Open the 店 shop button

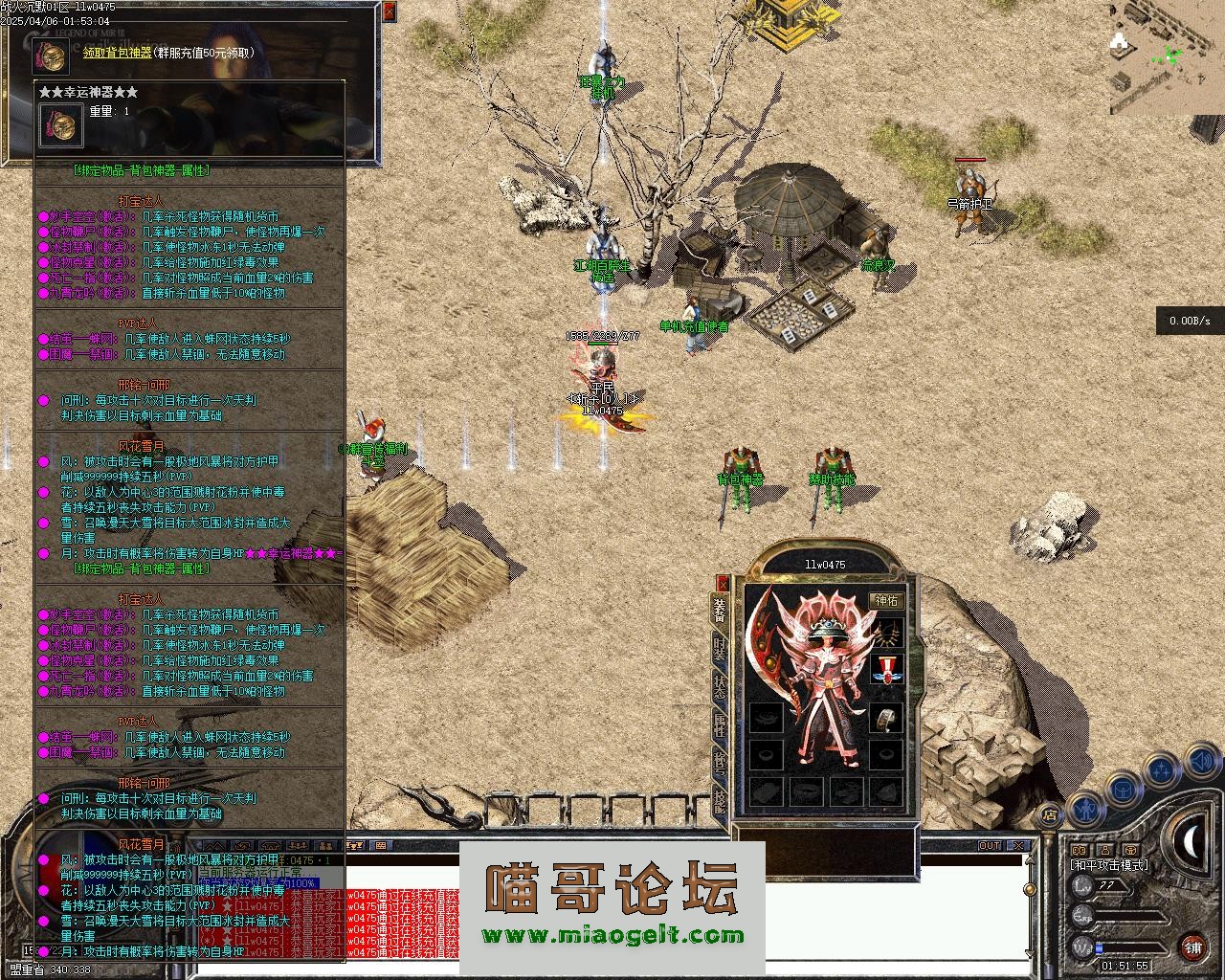click(x=1049, y=815)
